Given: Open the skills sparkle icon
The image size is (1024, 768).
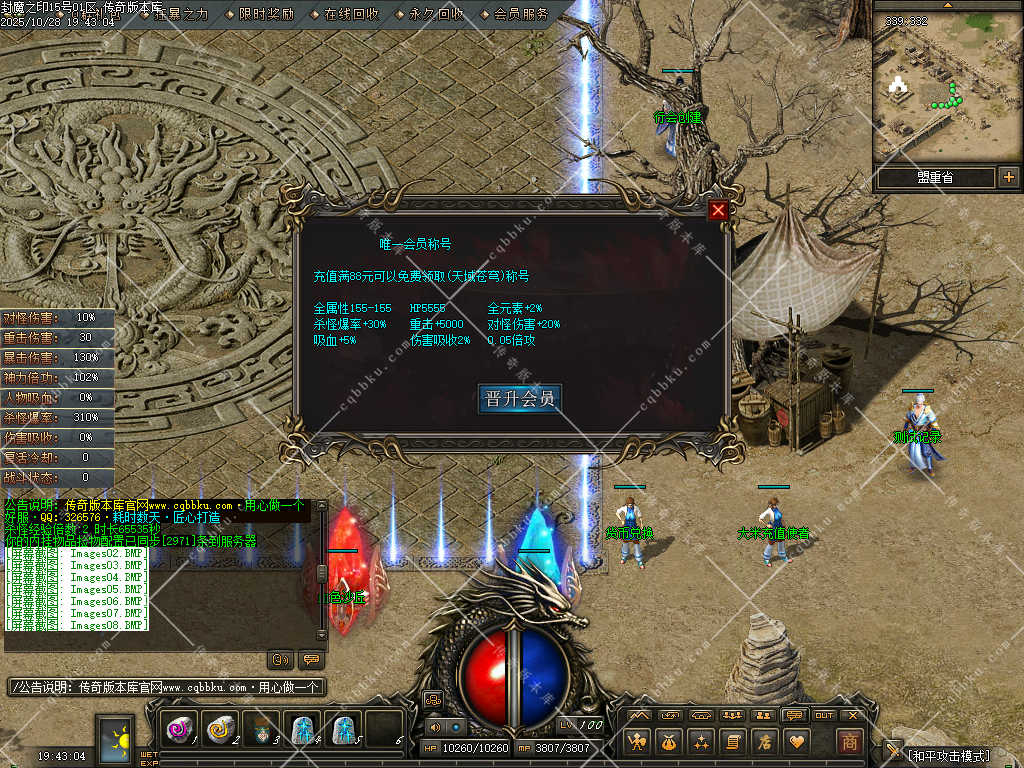Looking at the screenshot, I should 701,742.
